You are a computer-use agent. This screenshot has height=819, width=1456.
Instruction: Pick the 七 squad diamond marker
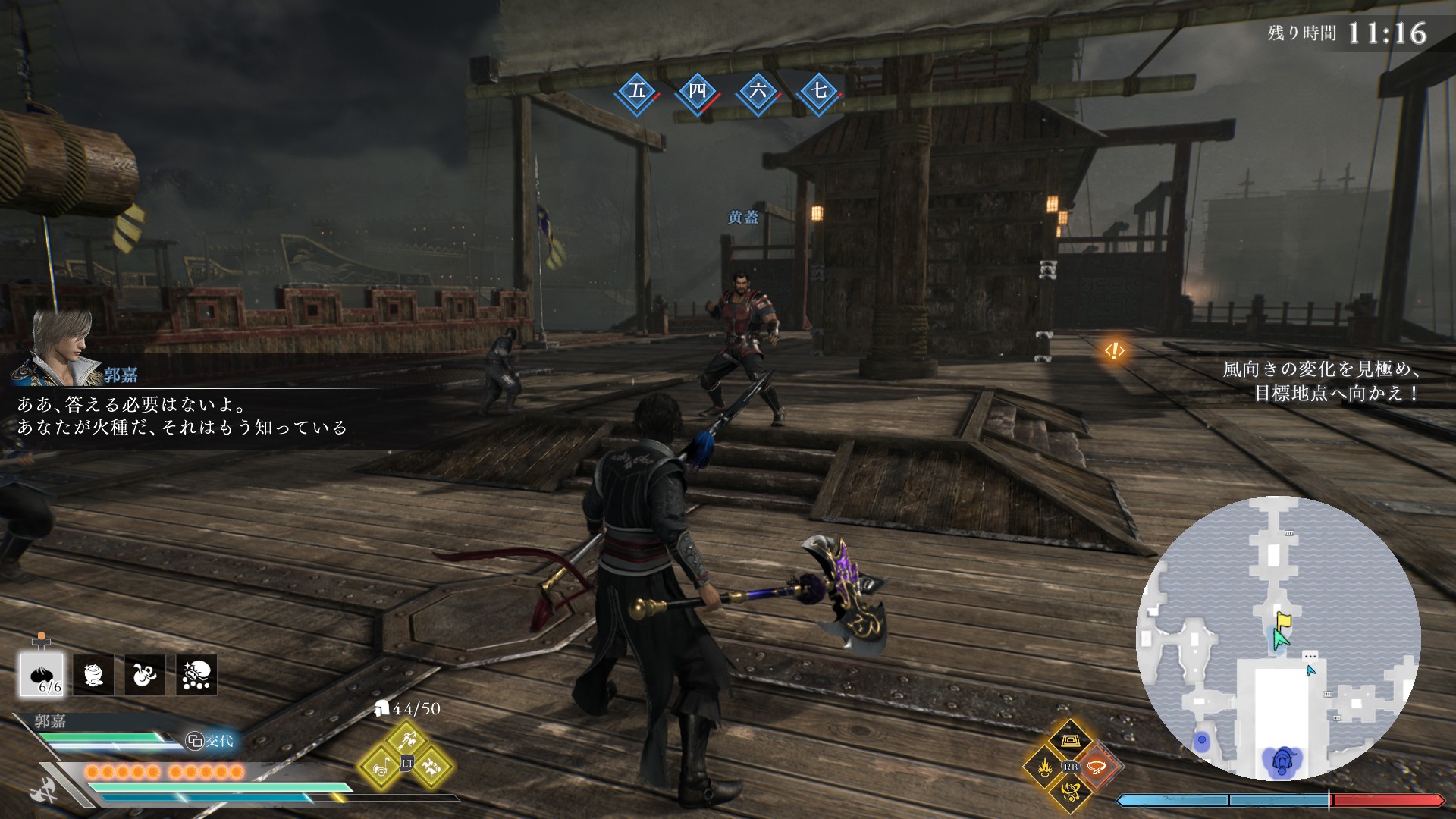coord(818,92)
